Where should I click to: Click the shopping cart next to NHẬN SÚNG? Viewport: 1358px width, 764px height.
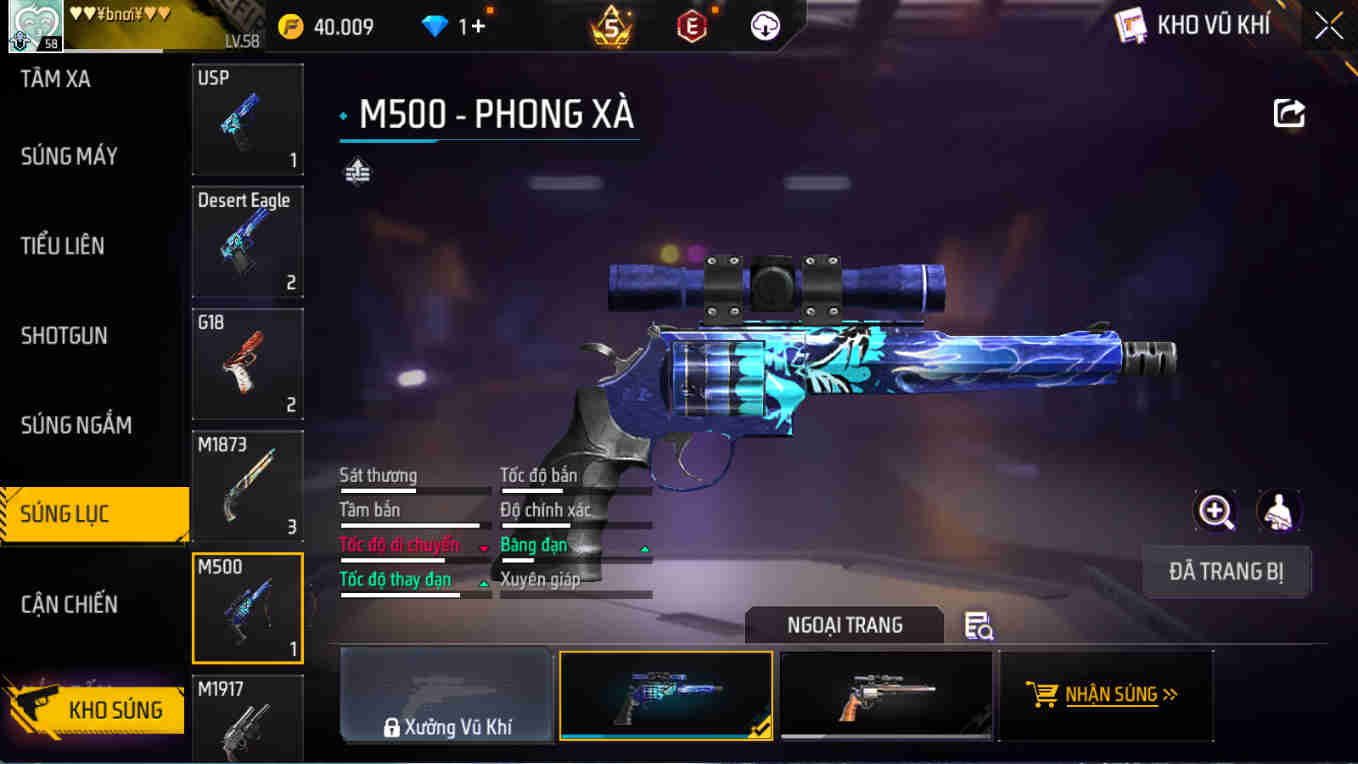(x=1046, y=694)
